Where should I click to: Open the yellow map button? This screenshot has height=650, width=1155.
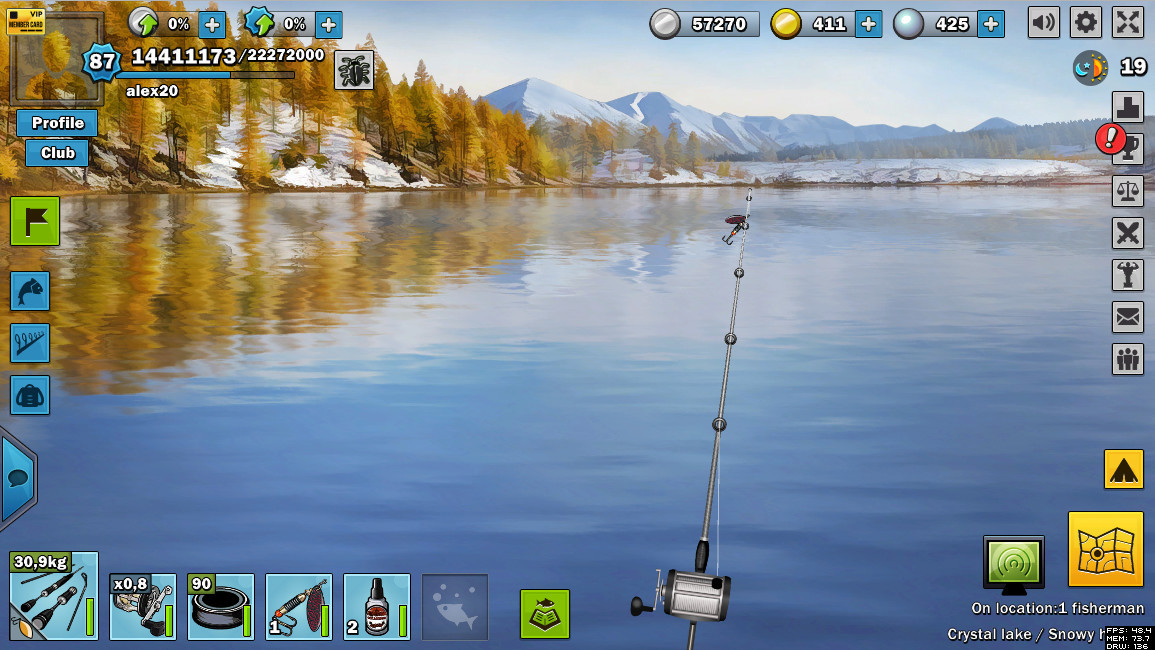pos(1105,549)
